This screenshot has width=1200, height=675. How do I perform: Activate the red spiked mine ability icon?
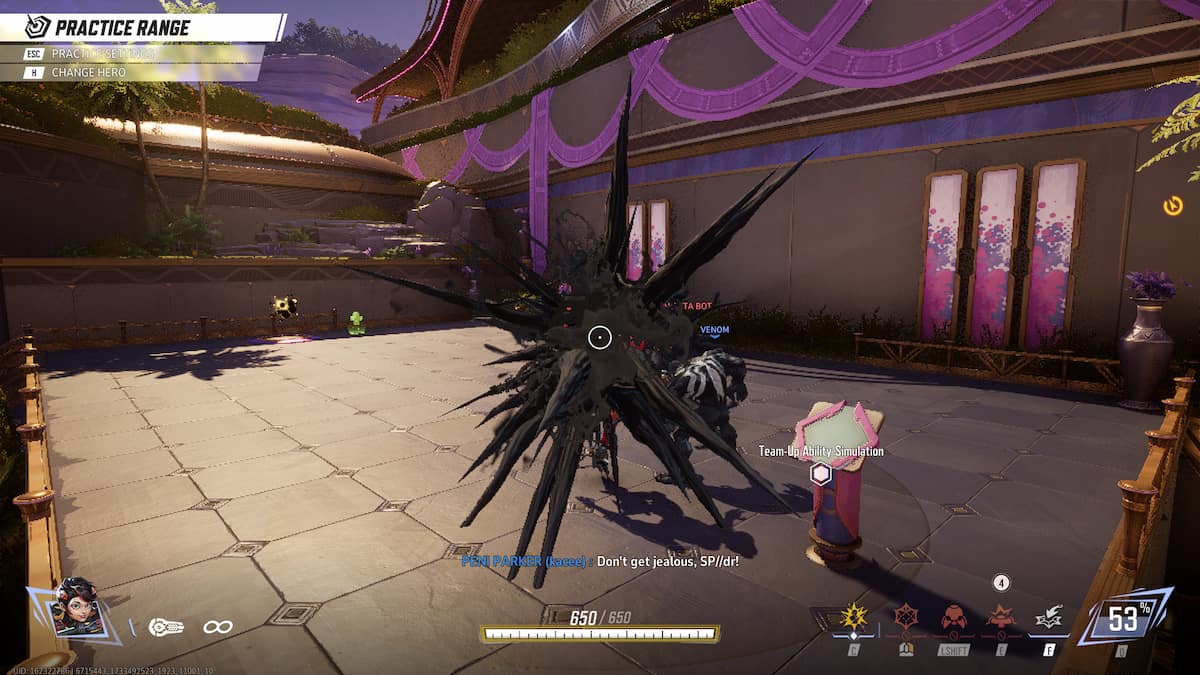point(1001,617)
